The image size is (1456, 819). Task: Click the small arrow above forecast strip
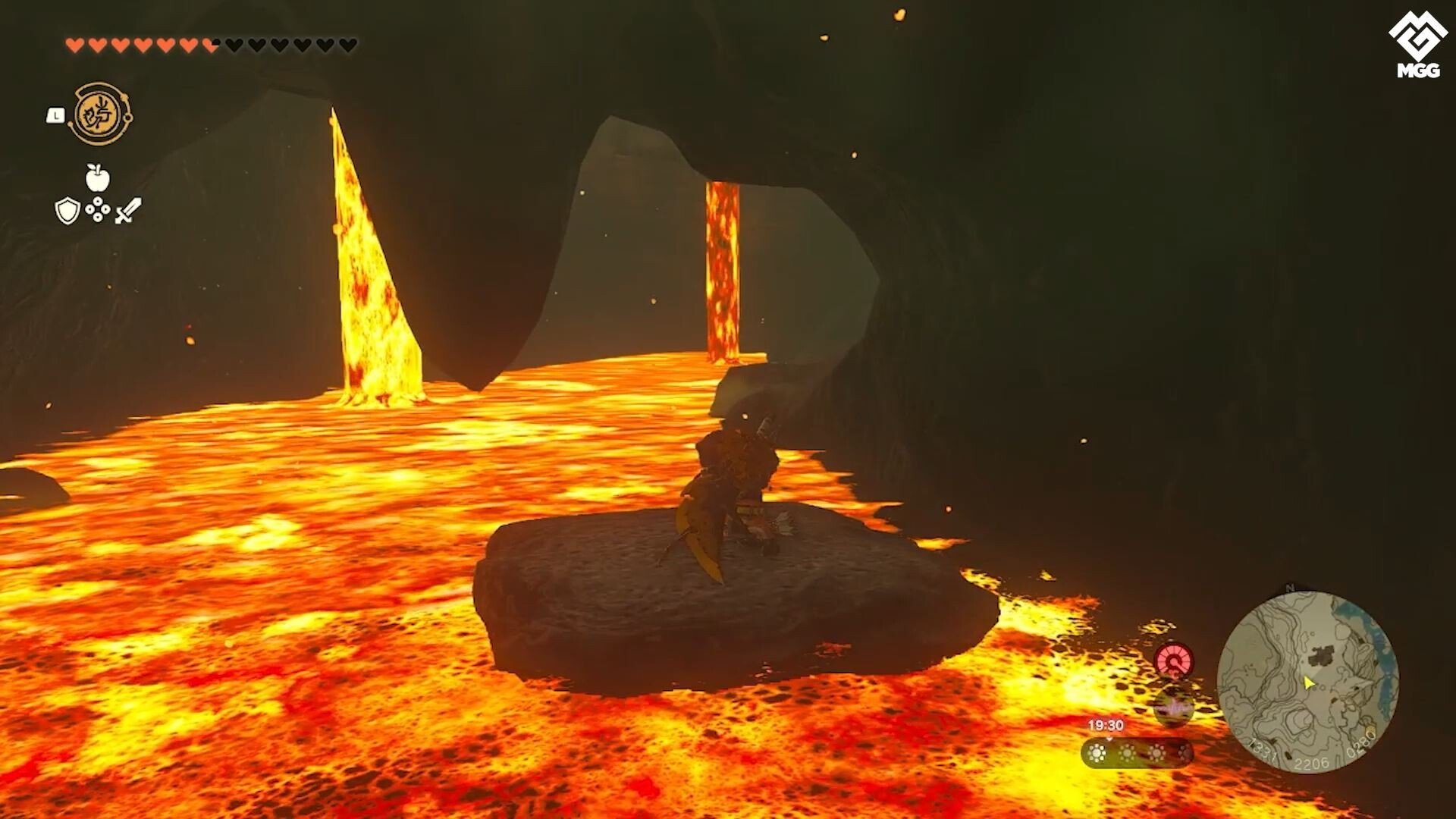1110,739
